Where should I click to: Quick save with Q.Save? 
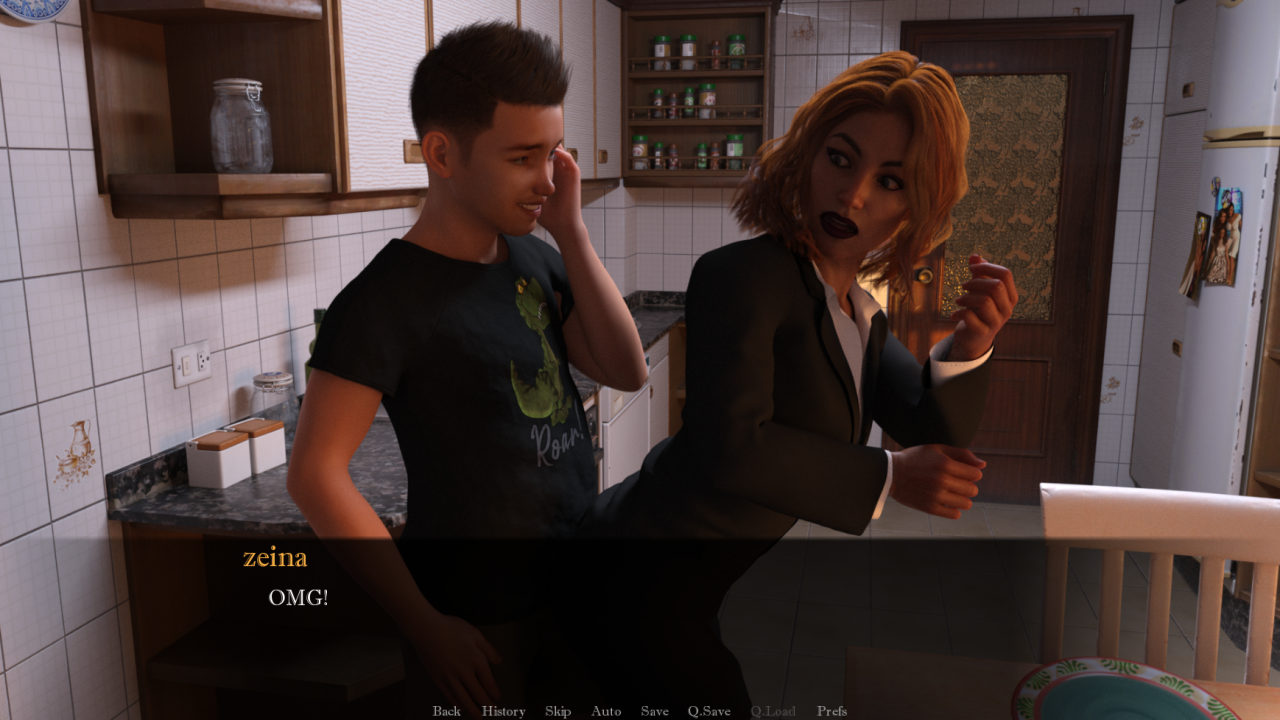pyautogui.click(x=709, y=711)
